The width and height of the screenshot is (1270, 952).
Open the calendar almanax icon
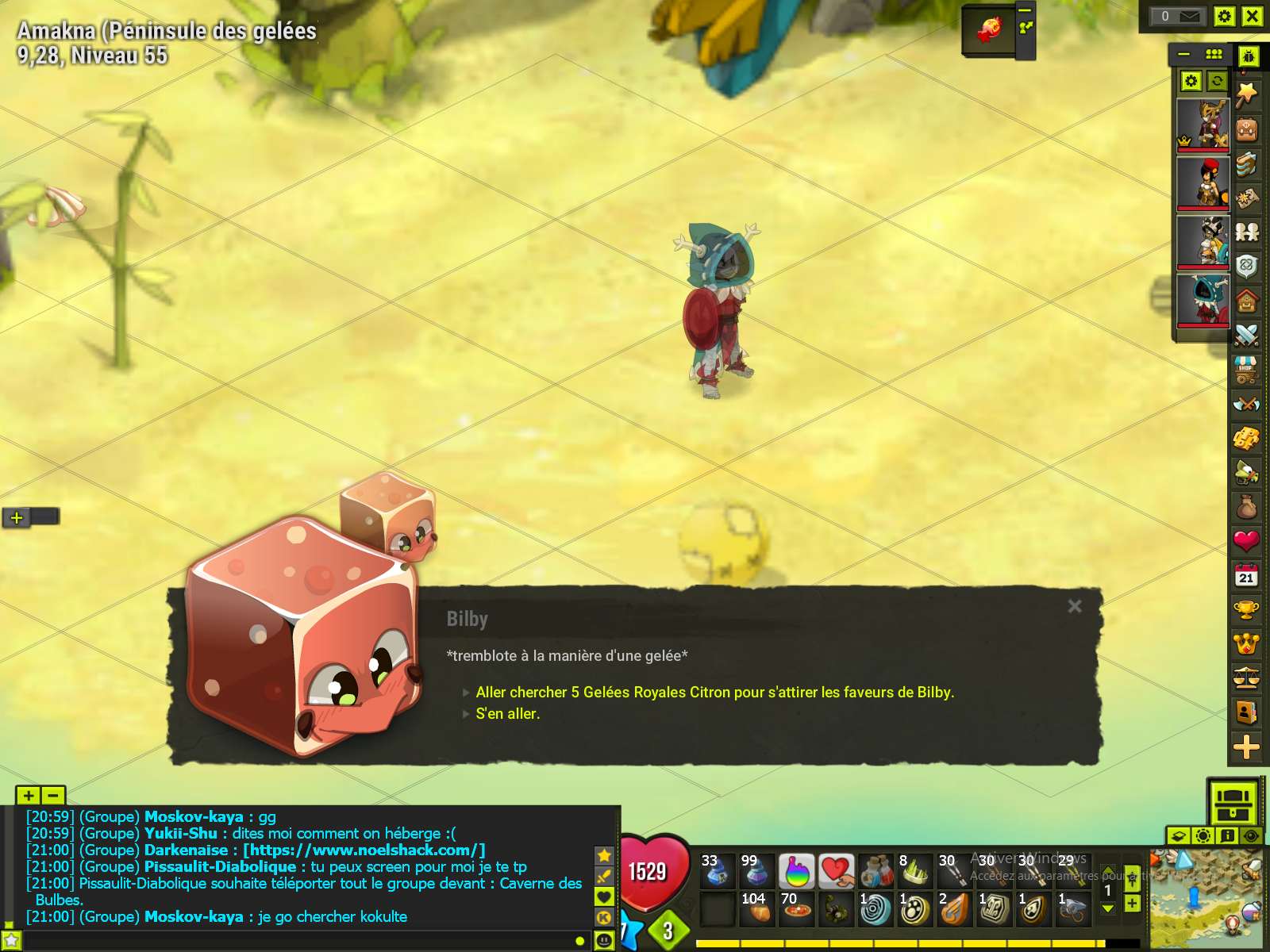1246,575
